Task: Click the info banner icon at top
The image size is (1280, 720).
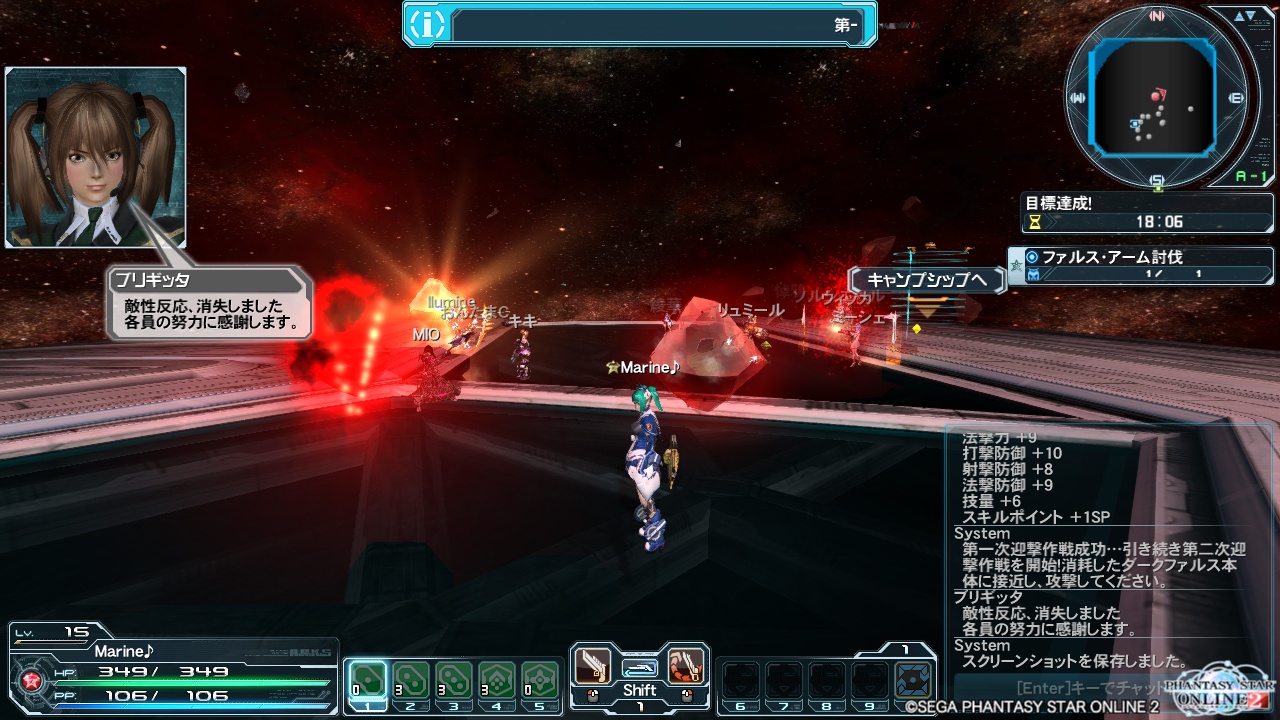Action: pos(427,25)
